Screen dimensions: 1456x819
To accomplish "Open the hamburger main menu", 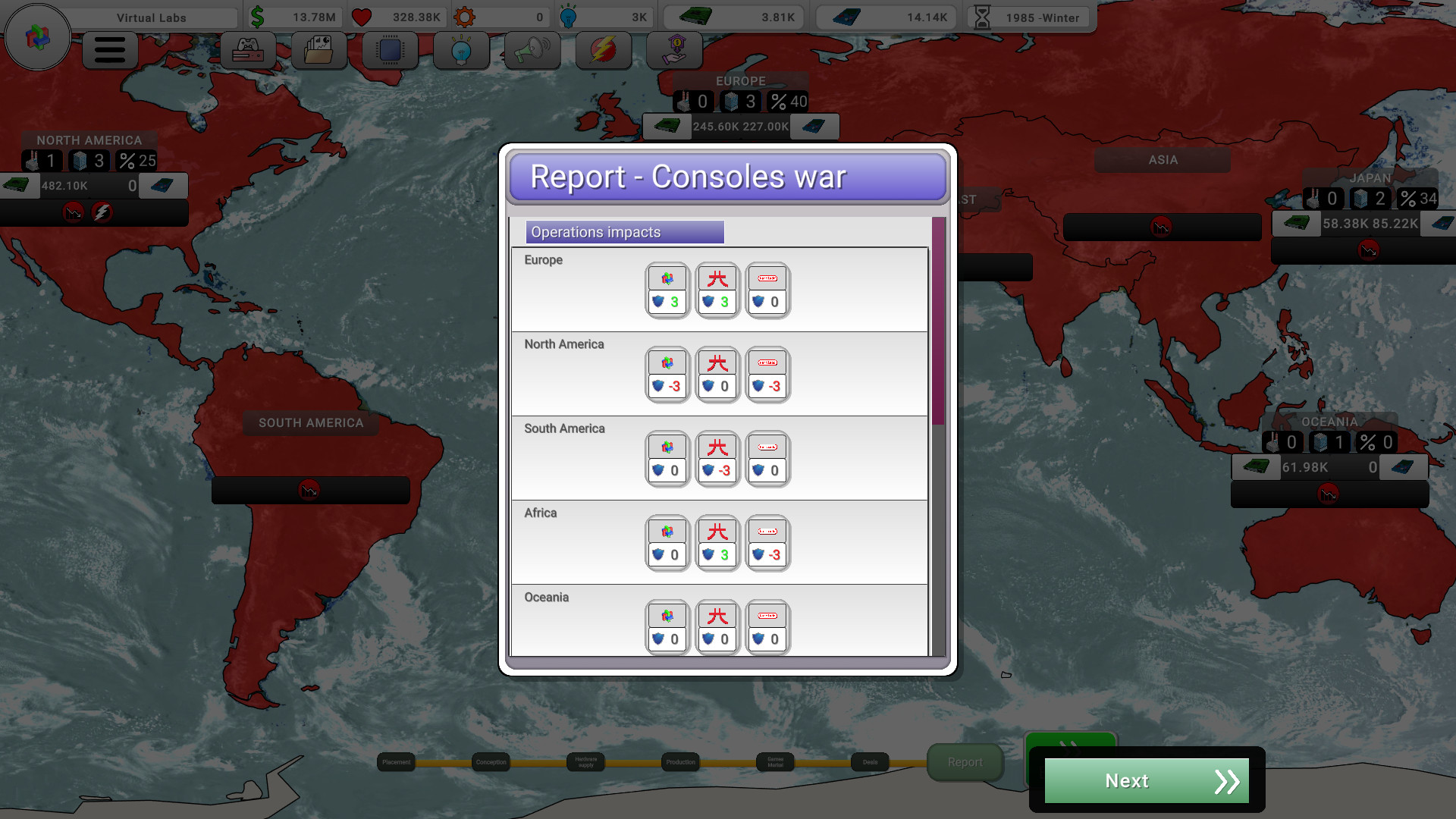I will [x=110, y=51].
